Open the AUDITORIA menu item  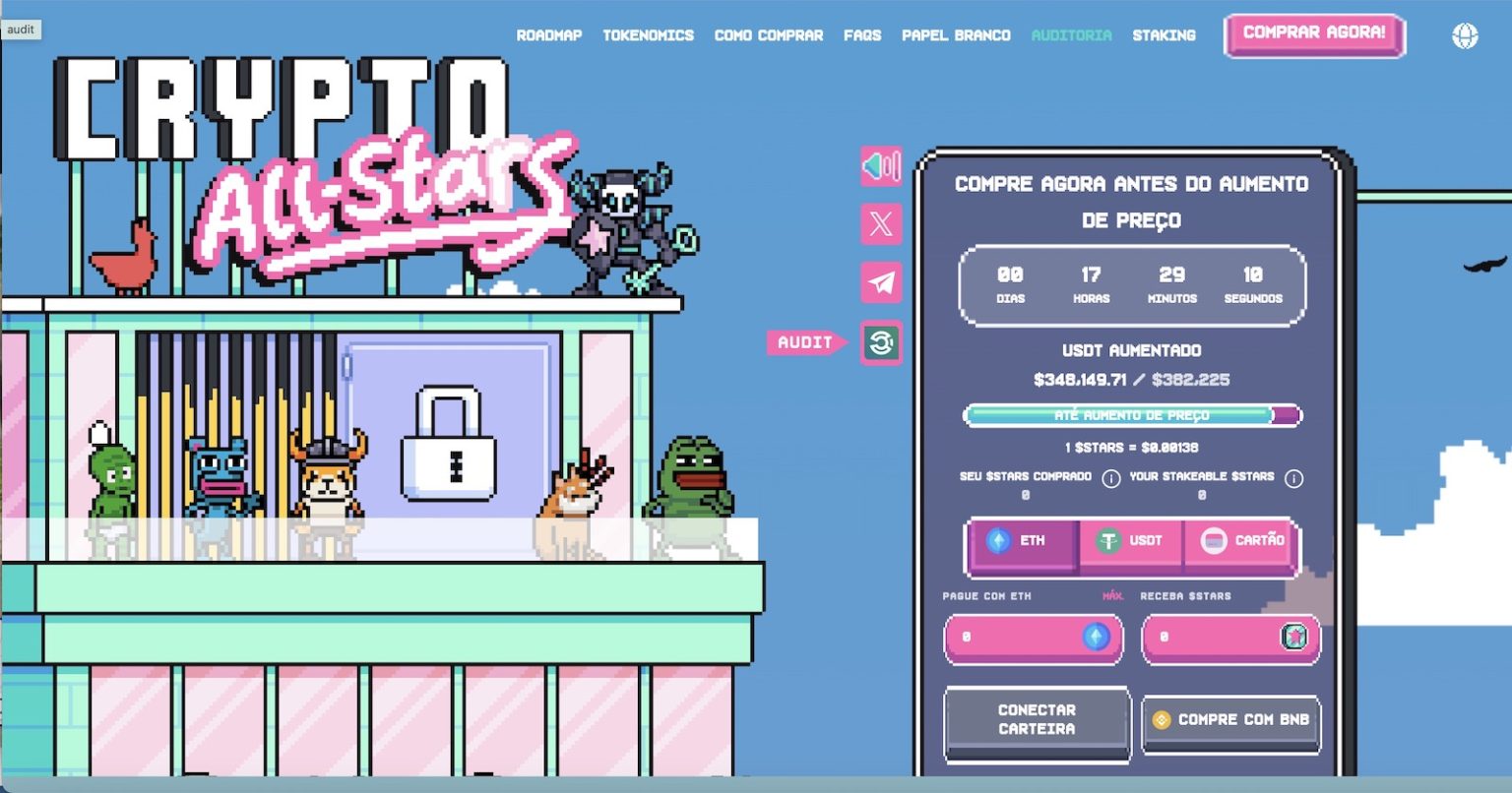(x=1071, y=34)
